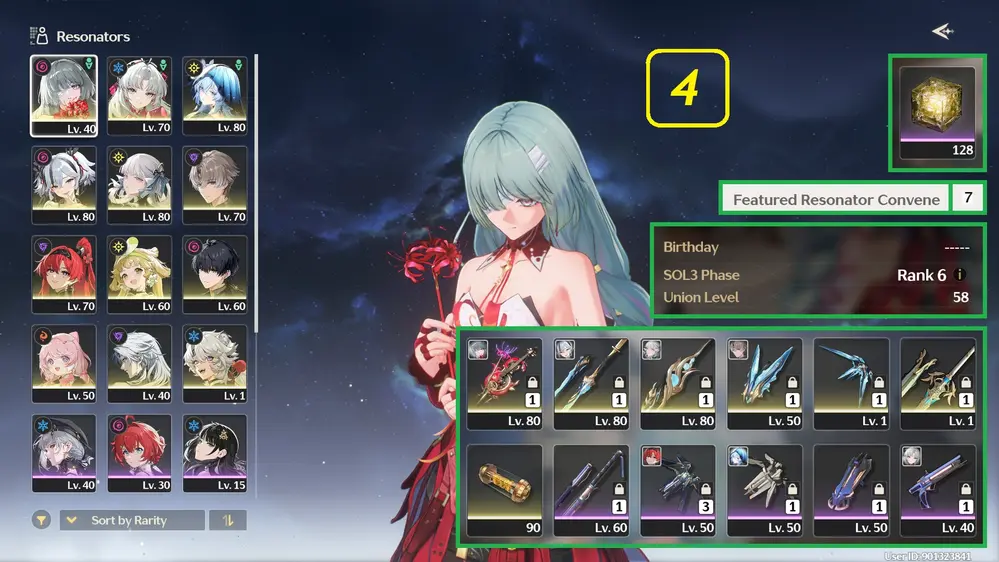Select the golden Lv. 1 sword weapon
The image size is (999, 562).
pos(938,383)
